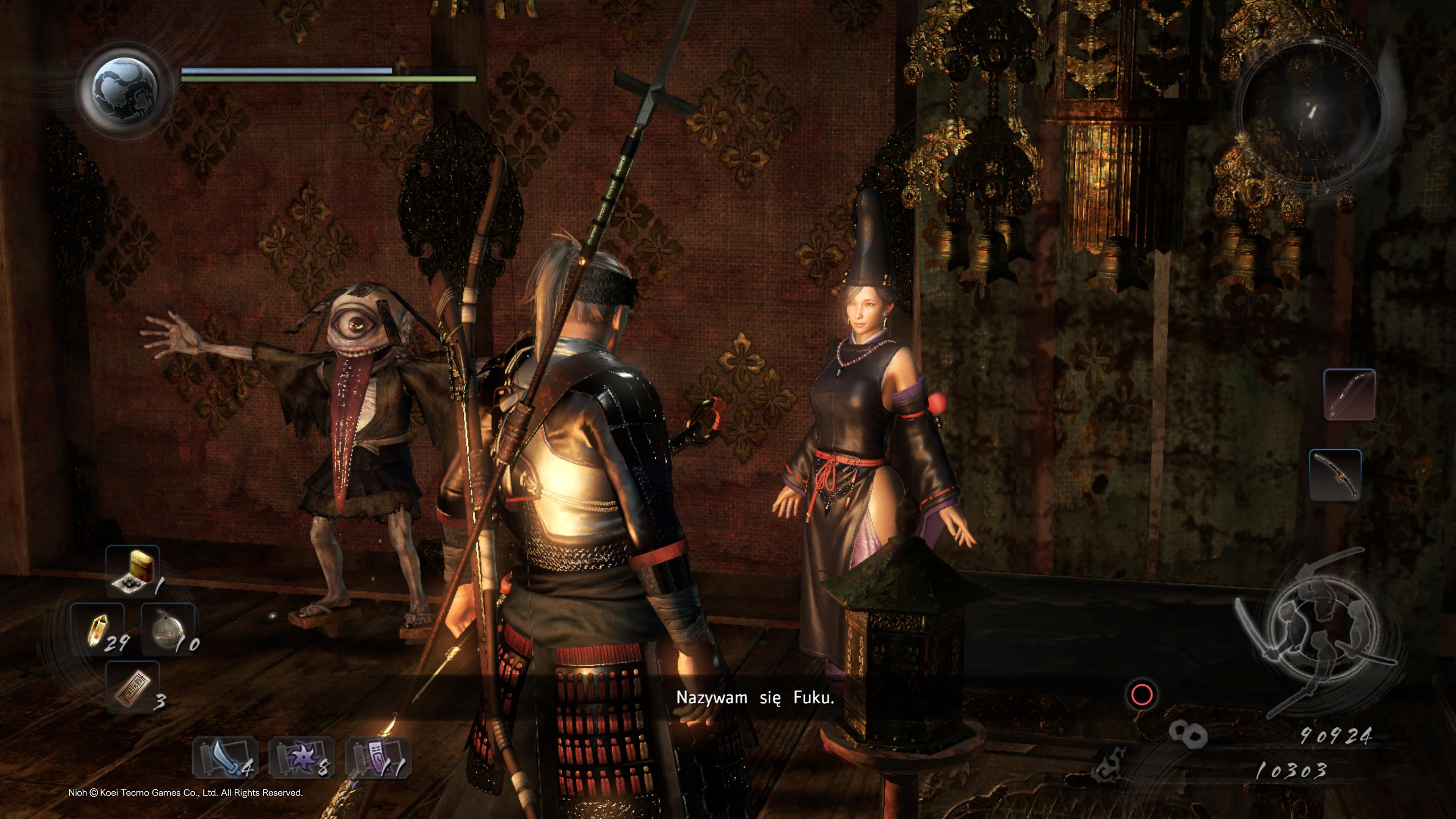Image resolution: width=1456 pixels, height=819 pixels.
Task: Select the medicine box quick item slot
Action: [x=132, y=571]
